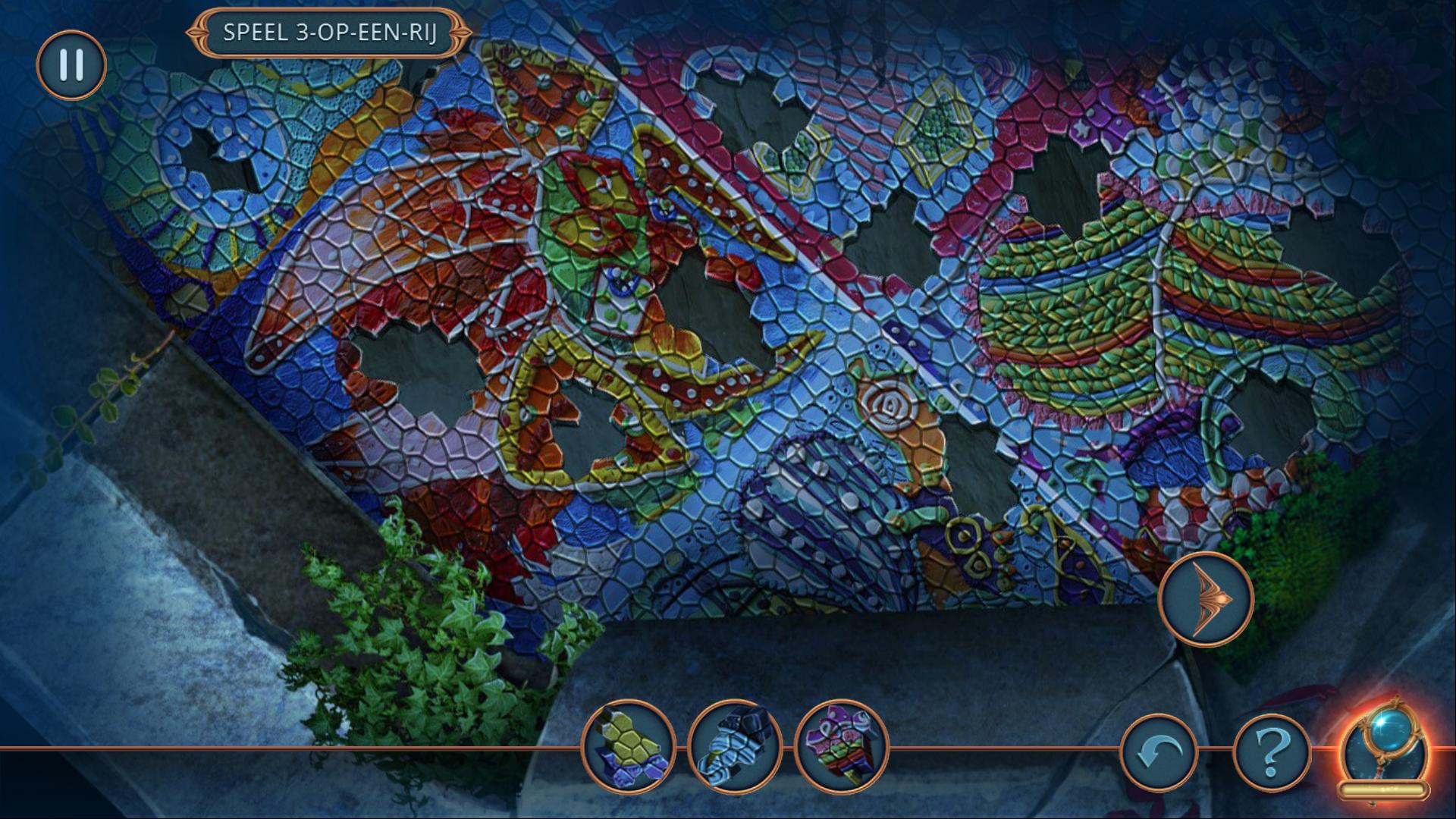
Task: Select the yellow-green mosaic piece
Action: [628, 746]
